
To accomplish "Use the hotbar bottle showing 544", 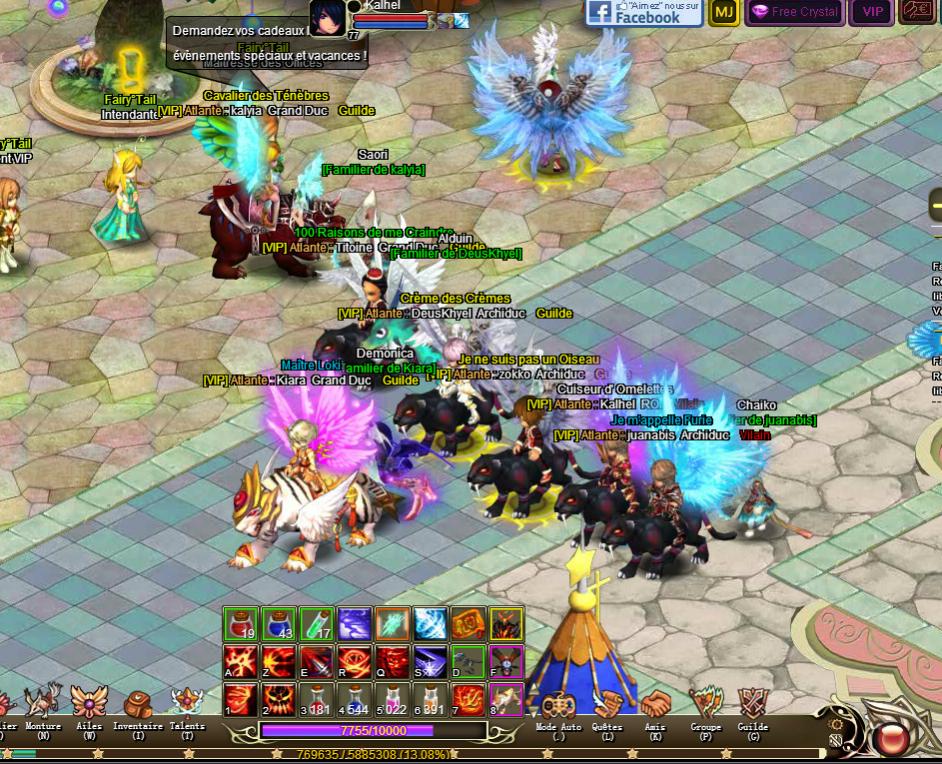I will click(355, 699).
